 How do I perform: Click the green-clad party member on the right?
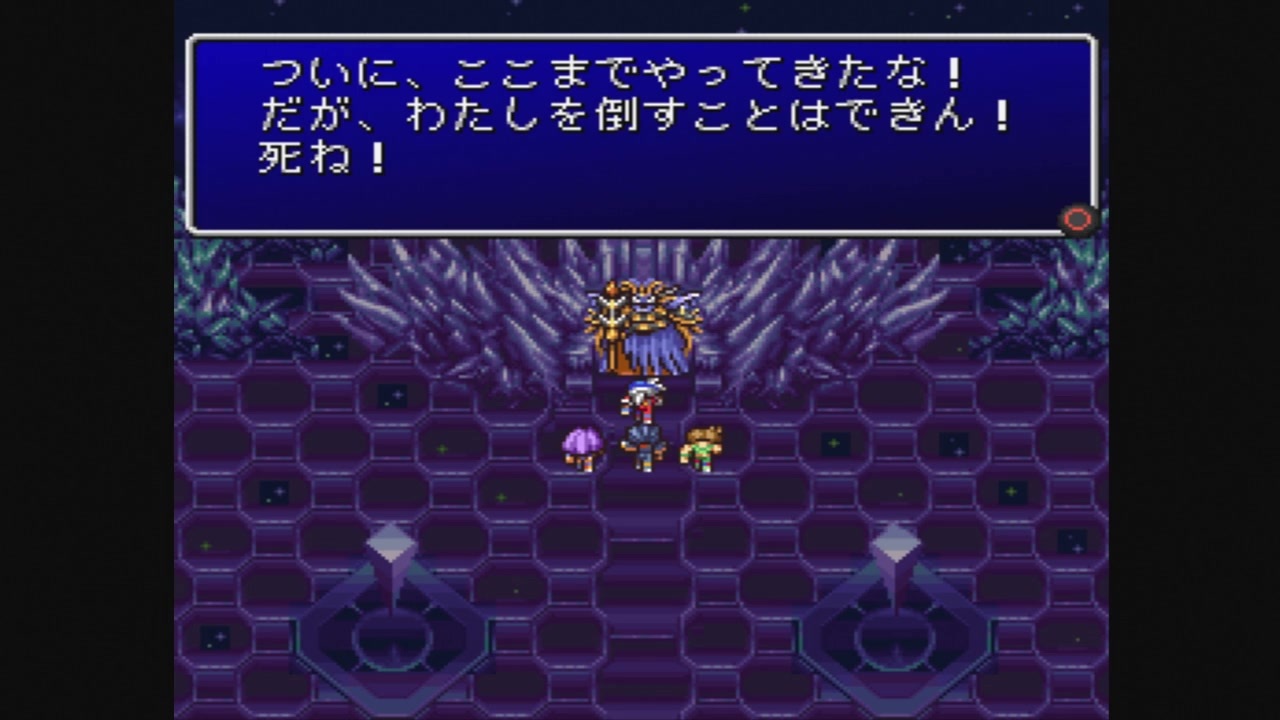tap(700, 450)
